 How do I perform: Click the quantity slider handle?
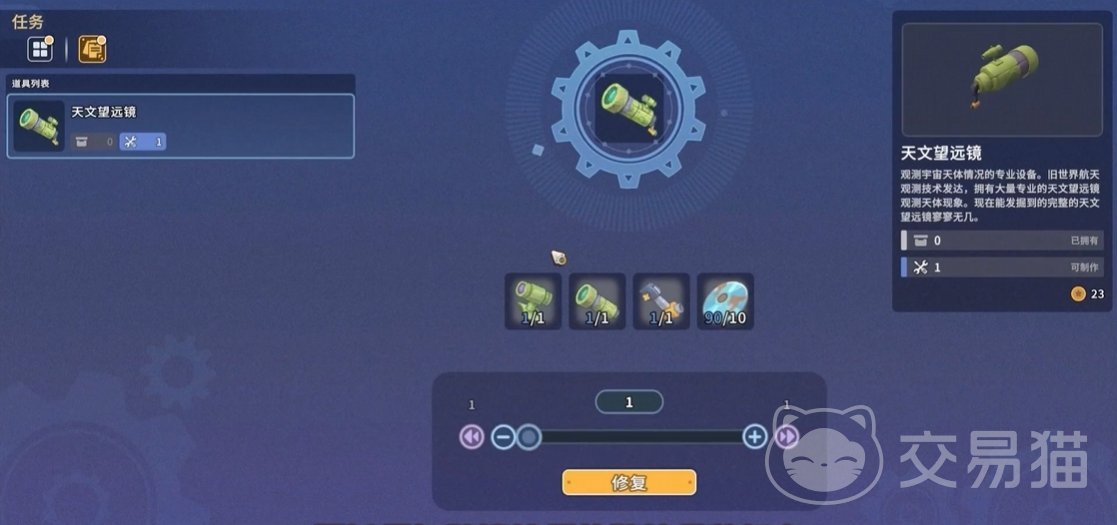coord(529,437)
